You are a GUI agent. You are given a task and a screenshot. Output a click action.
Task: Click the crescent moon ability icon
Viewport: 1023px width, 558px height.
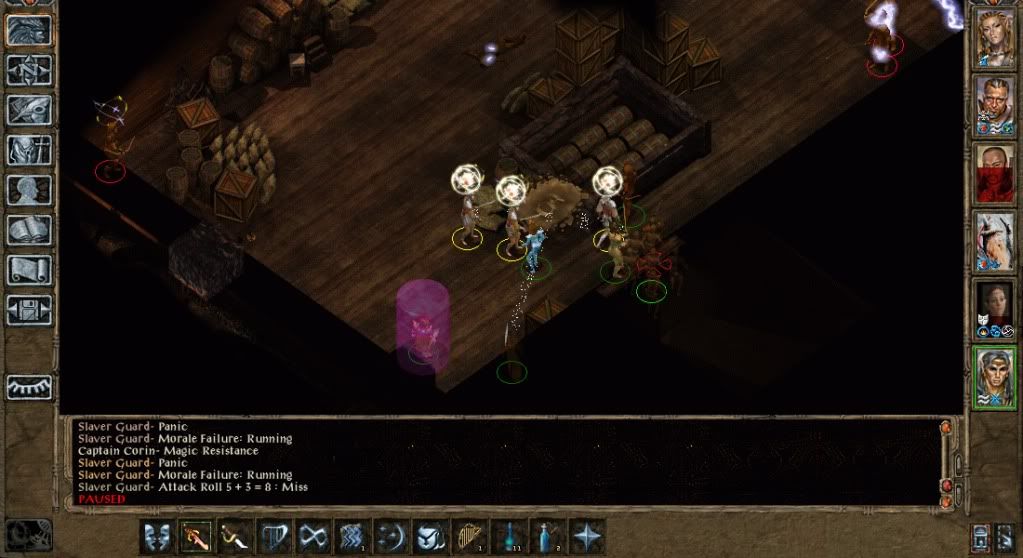(391, 537)
